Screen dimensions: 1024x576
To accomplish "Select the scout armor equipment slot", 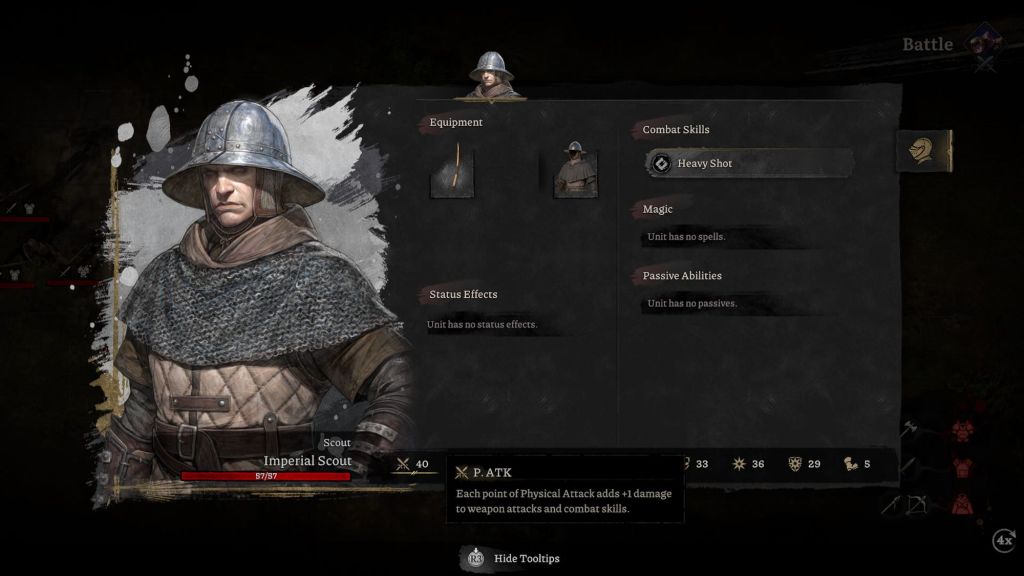I will (576, 171).
